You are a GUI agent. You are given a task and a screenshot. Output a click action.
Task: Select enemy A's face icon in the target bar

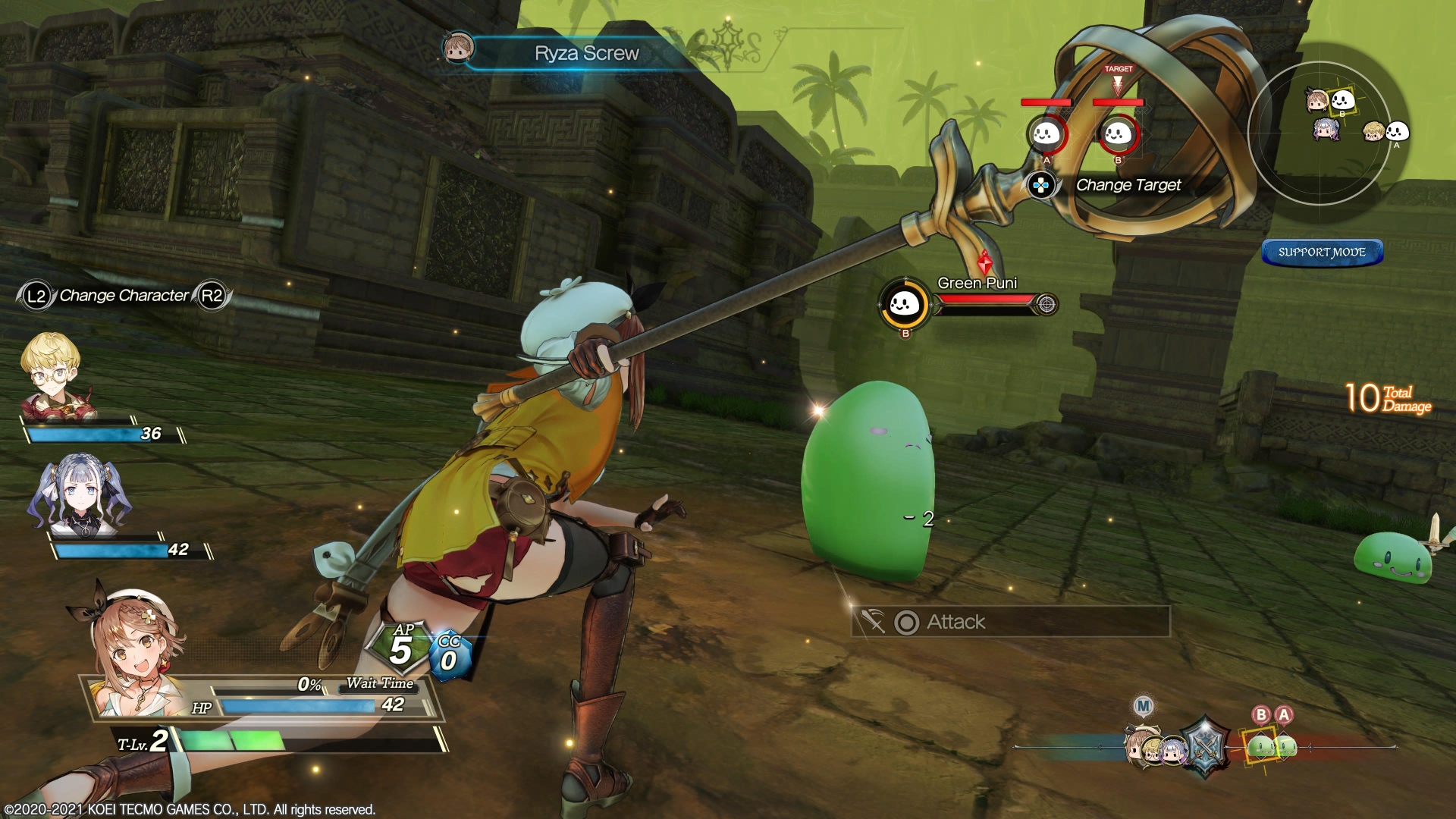pos(1046,135)
